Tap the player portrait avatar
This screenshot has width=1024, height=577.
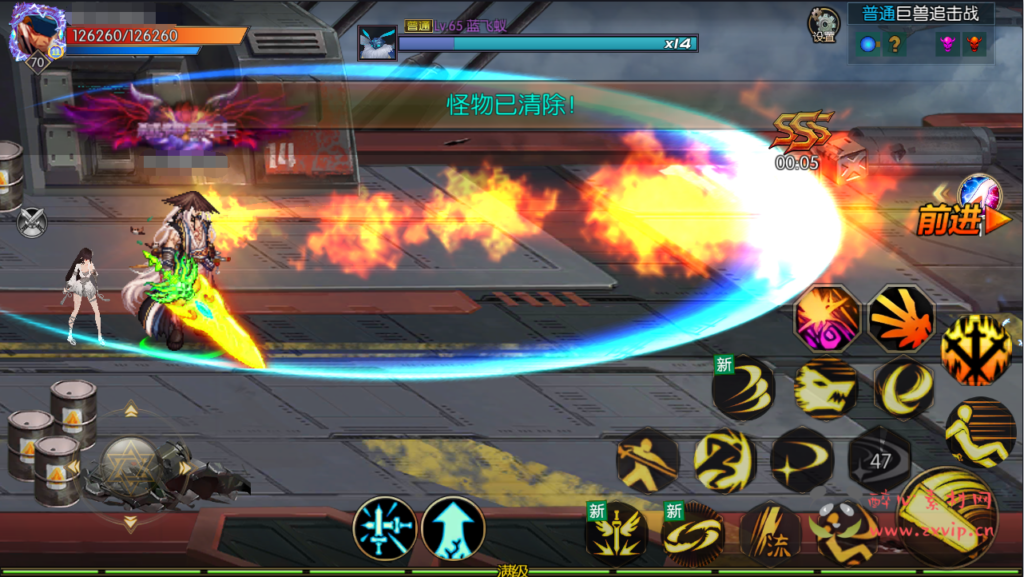click(x=36, y=32)
